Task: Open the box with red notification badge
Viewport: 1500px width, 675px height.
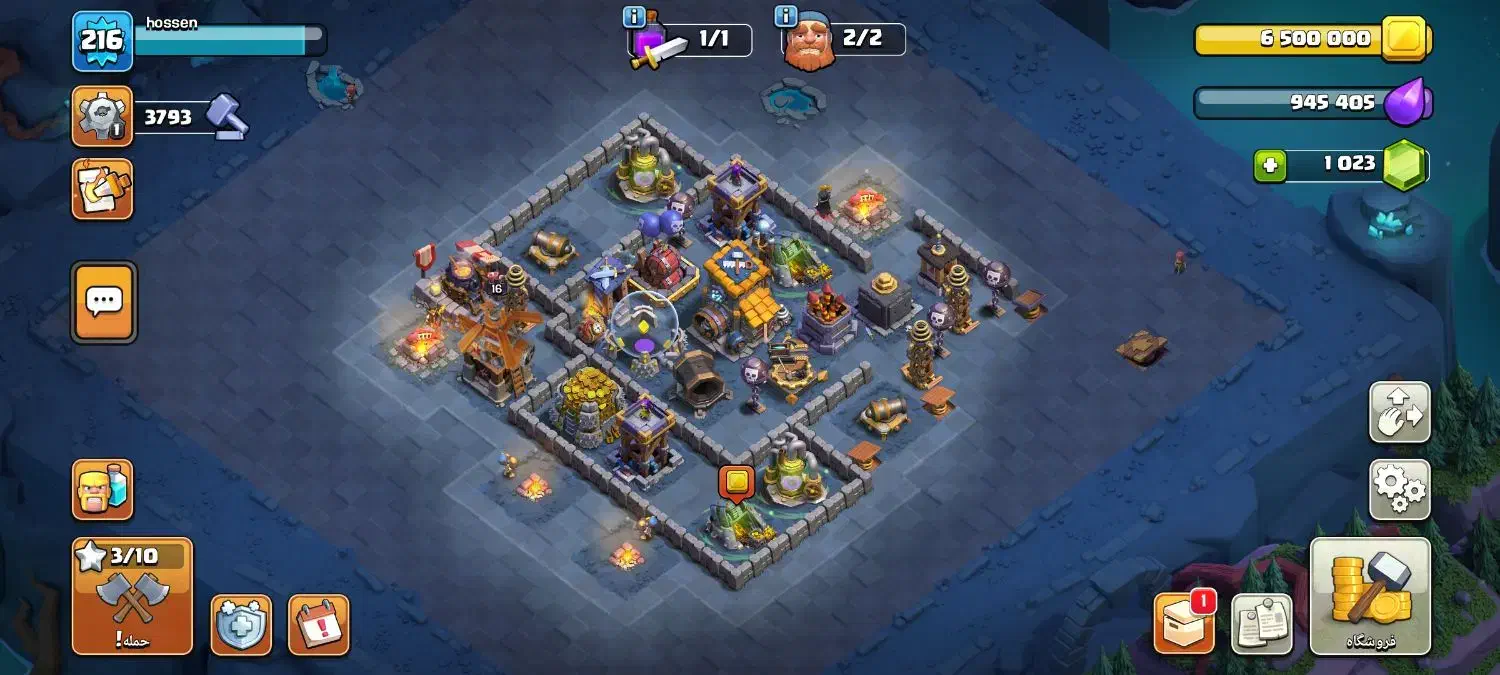Action: [1184, 624]
